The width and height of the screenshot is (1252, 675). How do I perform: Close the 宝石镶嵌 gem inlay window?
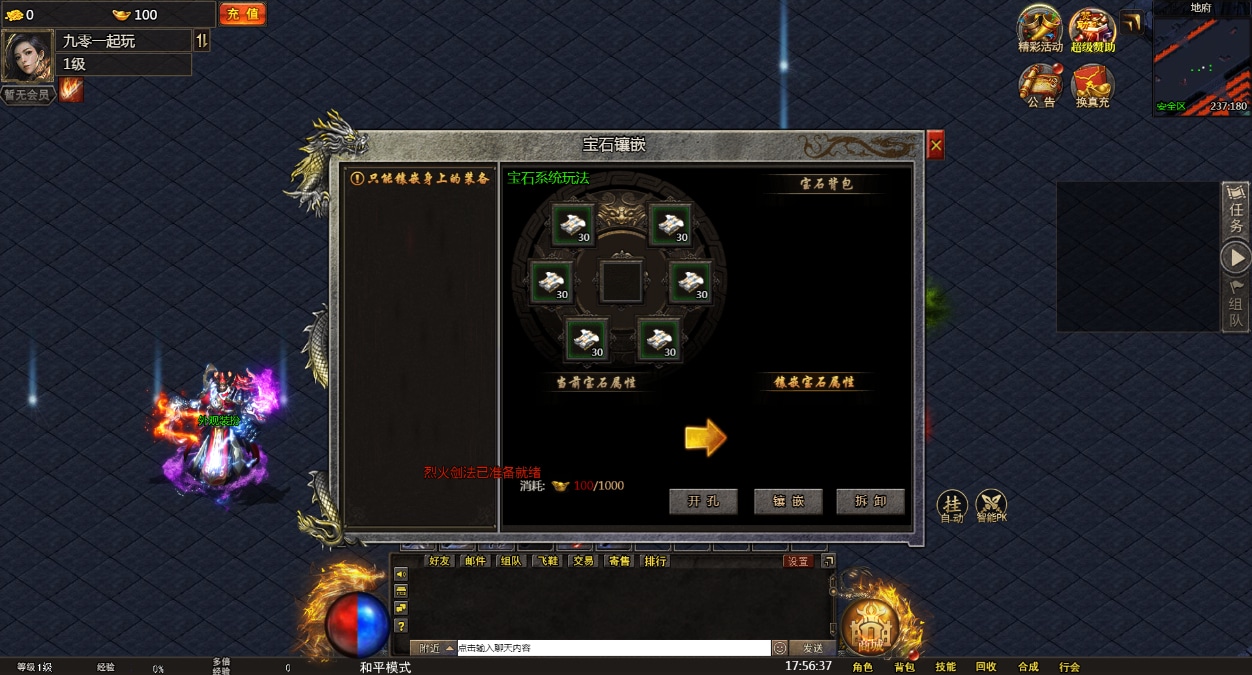tap(935, 146)
